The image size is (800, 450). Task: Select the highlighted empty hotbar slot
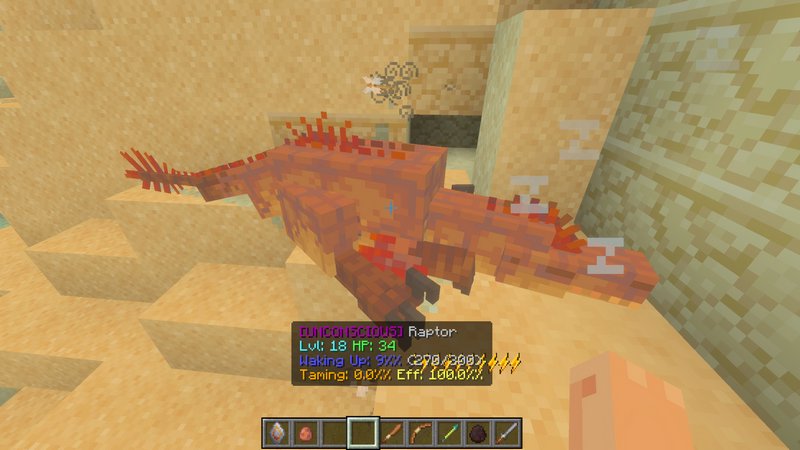pyautogui.click(x=364, y=432)
